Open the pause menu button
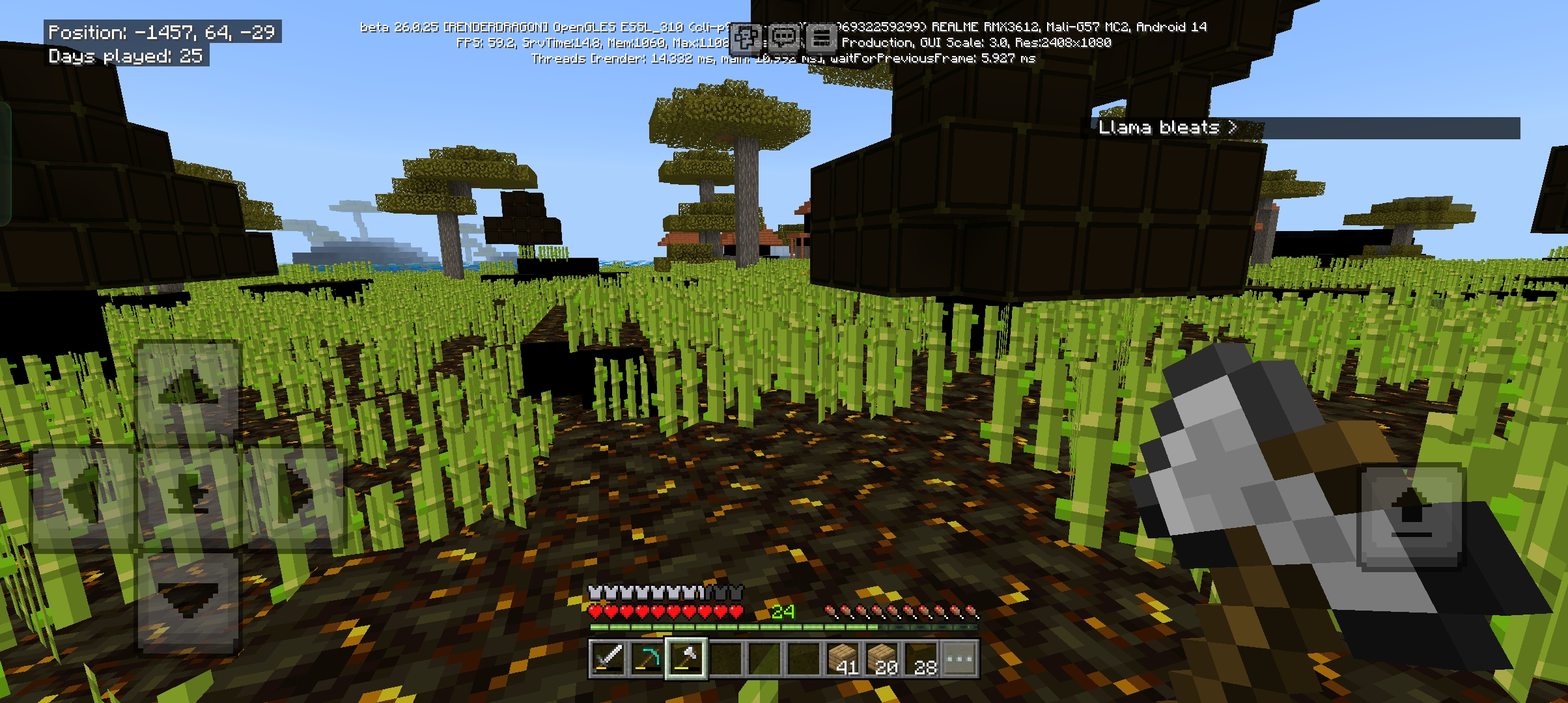The image size is (1568, 703). coord(822,38)
